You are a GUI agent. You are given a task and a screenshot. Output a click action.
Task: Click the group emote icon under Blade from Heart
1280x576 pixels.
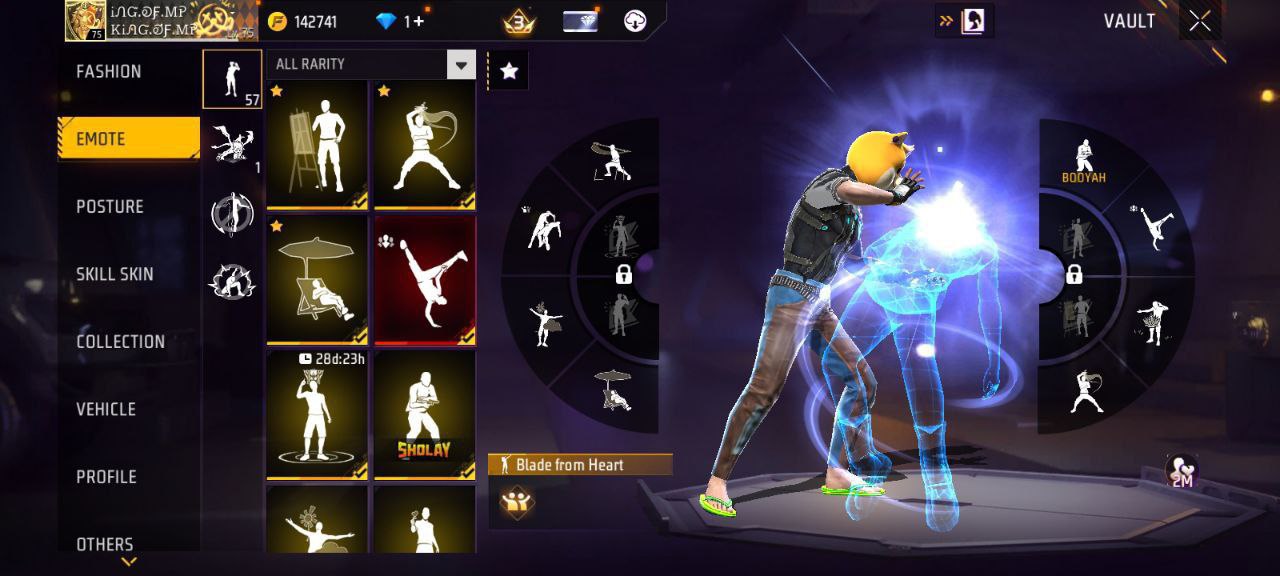click(x=517, y=502)
